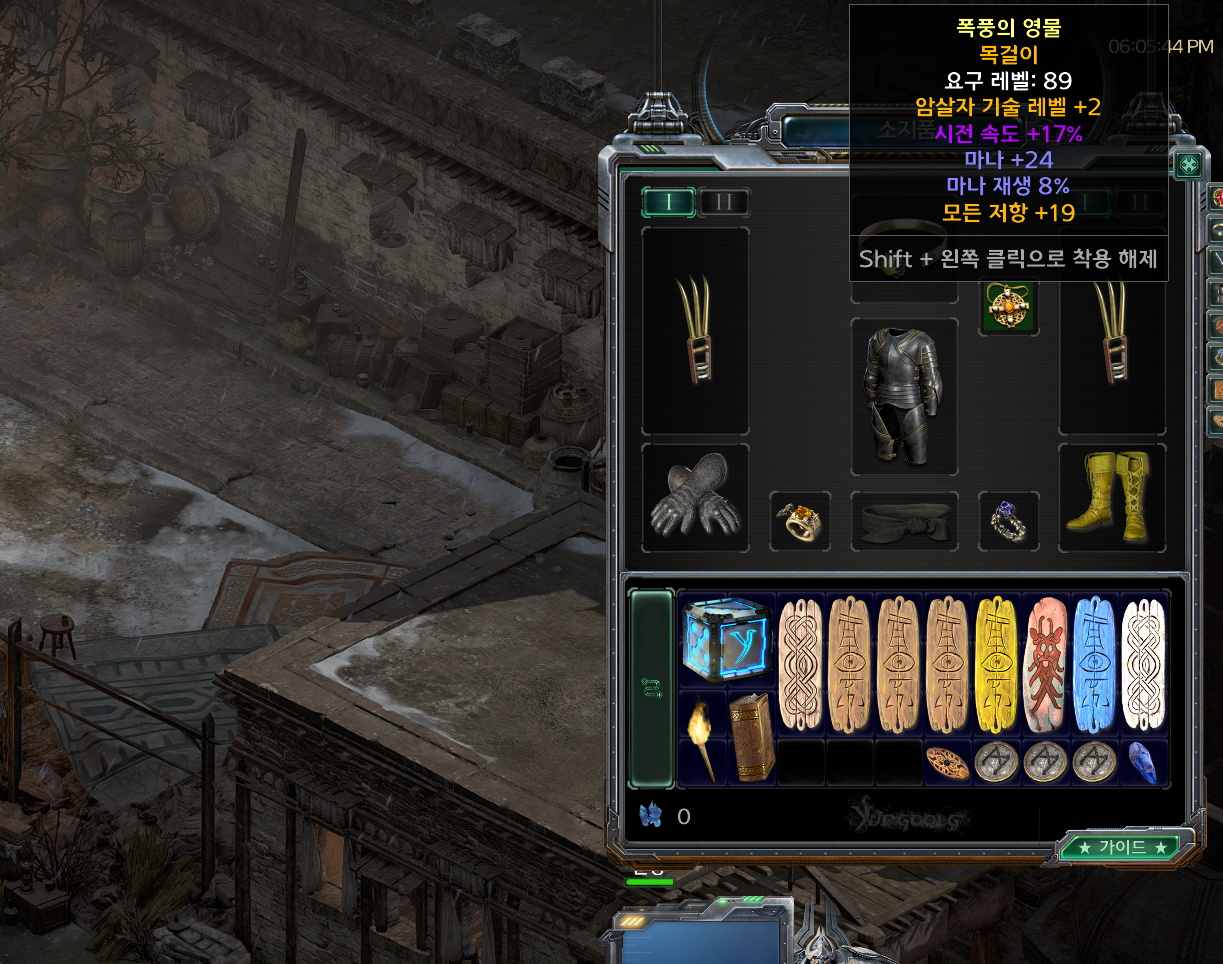Click the green button at panel's top-right corner
This screenshot has height=964, width=1223.
[x=1189, y=166]
